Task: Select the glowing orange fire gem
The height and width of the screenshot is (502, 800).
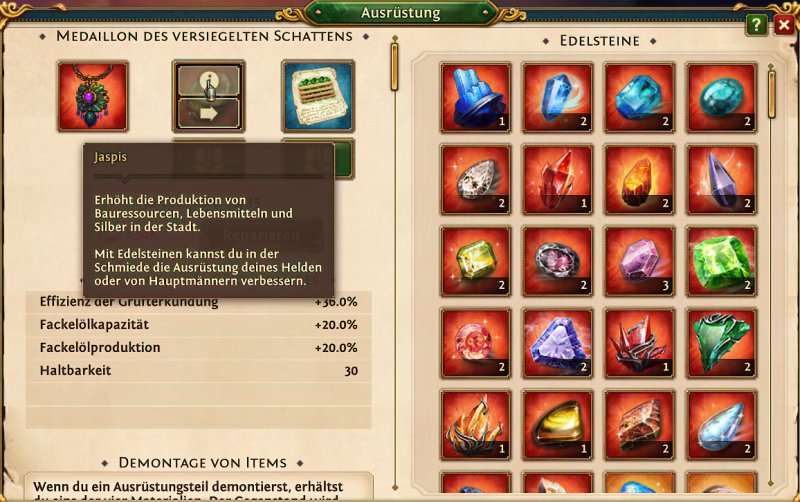Action: 639,180
